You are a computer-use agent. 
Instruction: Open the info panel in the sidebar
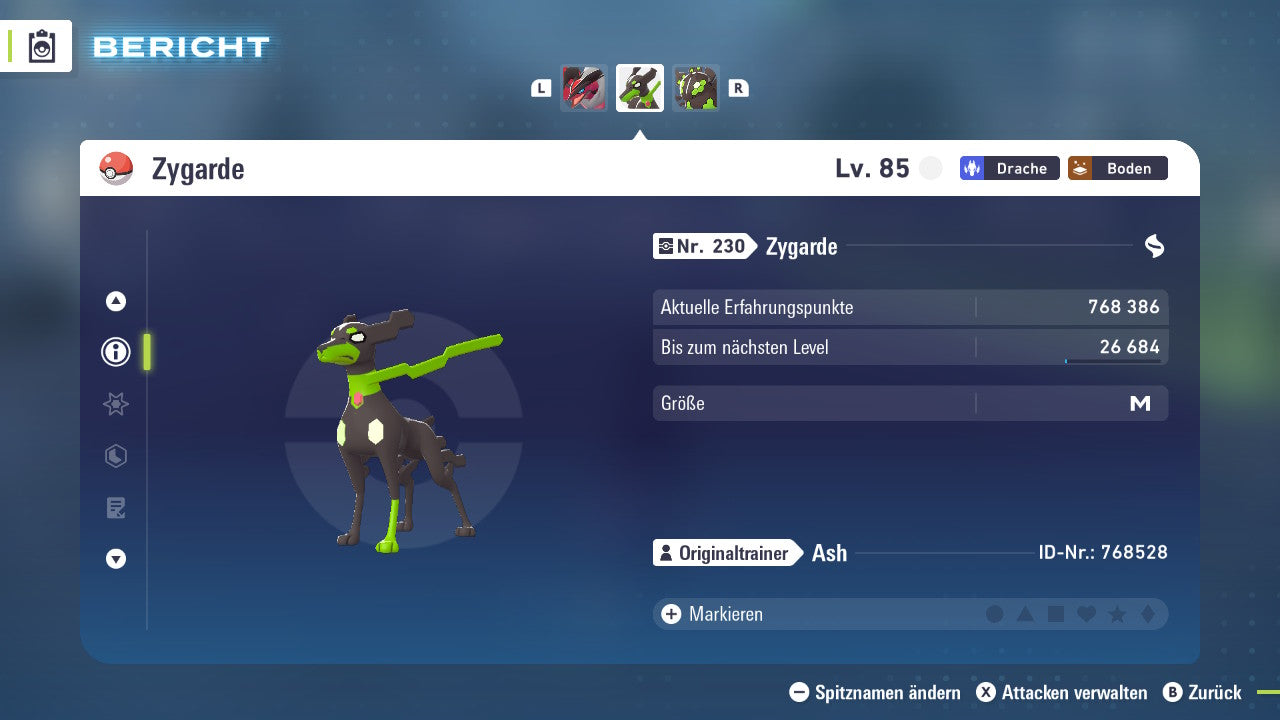click(115, 351)
